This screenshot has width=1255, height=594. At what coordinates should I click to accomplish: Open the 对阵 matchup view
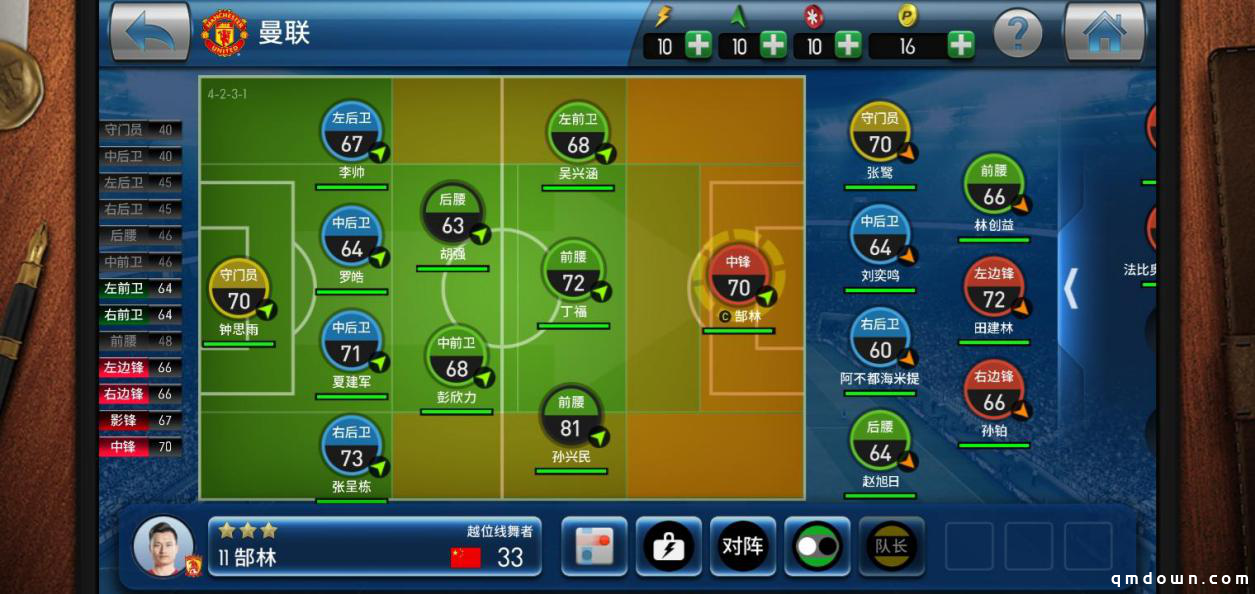click(743, 546)
